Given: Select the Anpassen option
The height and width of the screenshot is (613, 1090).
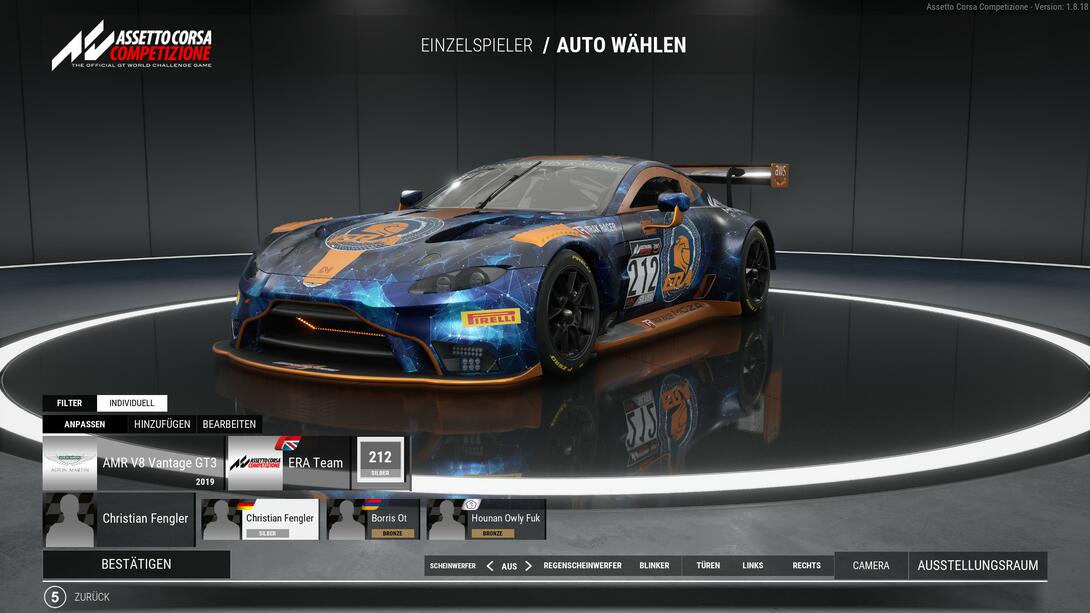Looking at the screenshot, I should pyautogui.click(x=85, y=424).
